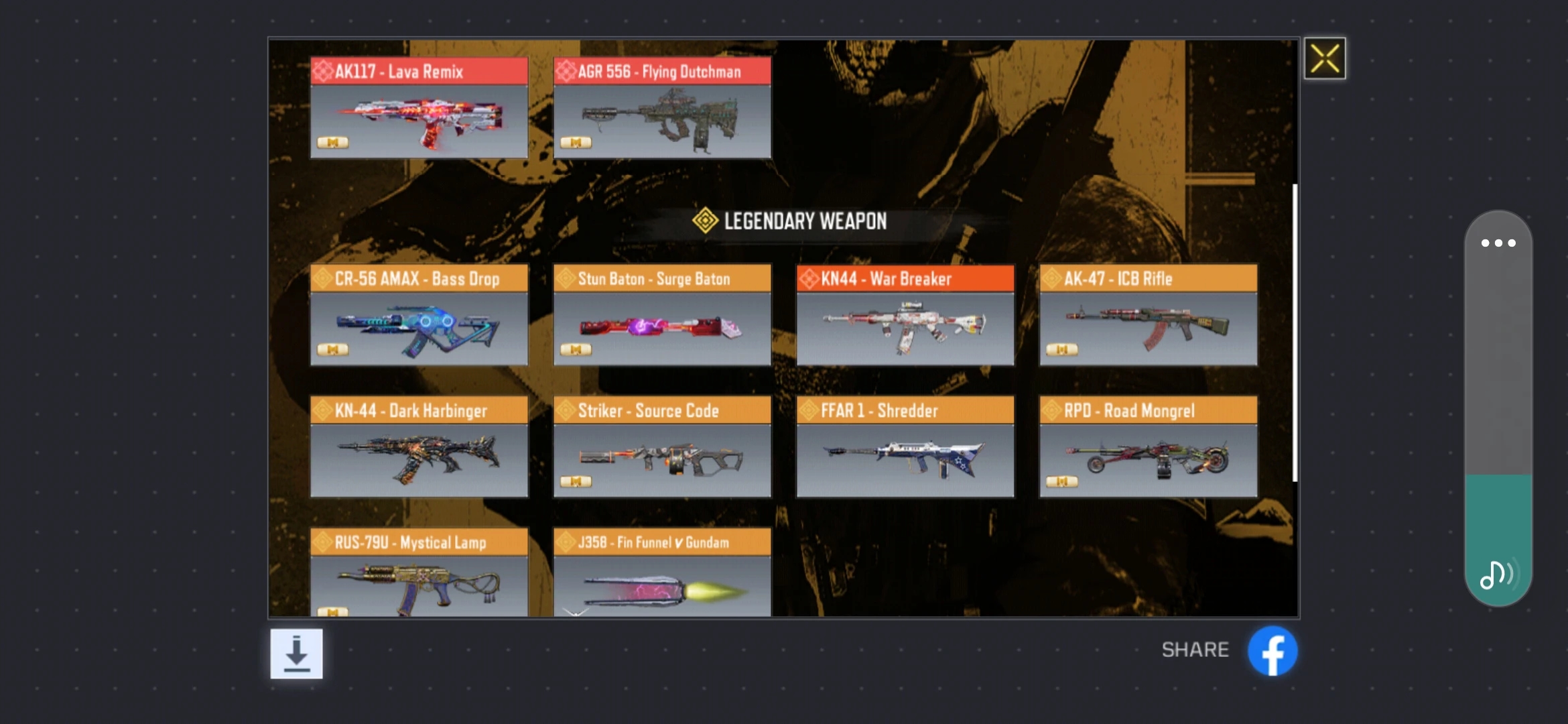Open the CR-56 AMAX - Bass Drop card

tap(419, 315)
